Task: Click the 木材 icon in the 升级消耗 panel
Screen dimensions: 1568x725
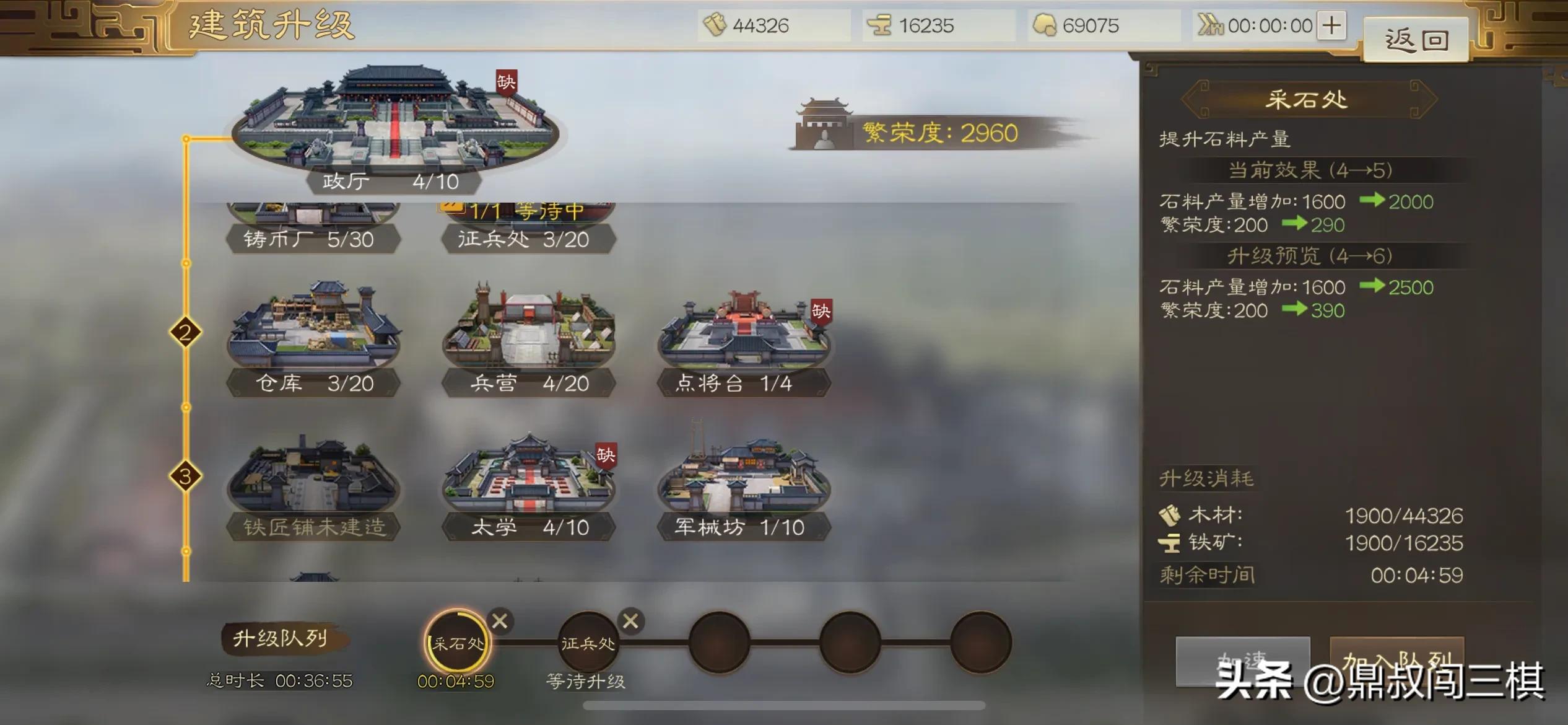Action: click(1167, 516)
